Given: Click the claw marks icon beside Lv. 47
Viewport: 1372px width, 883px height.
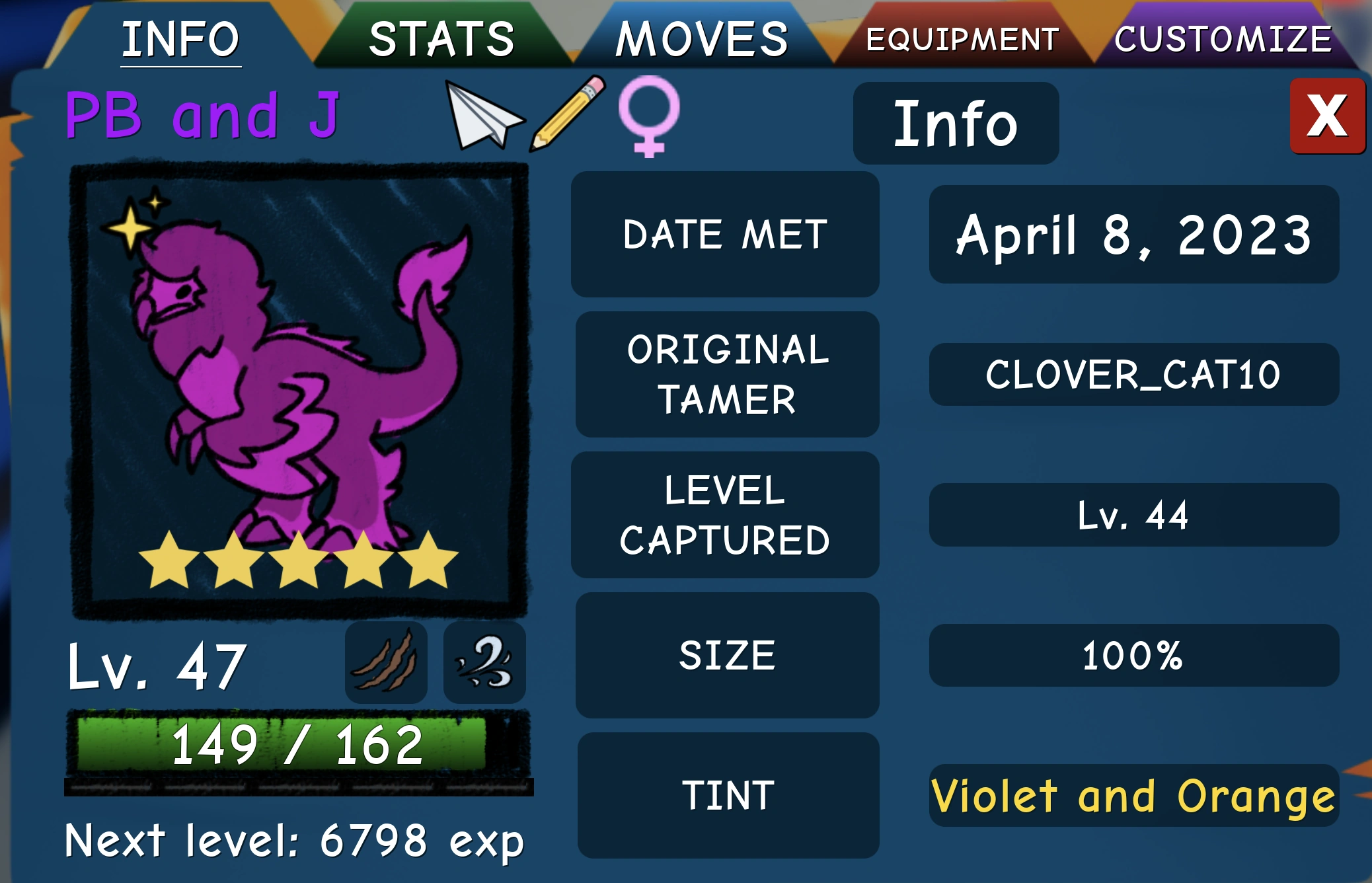Looking at the screenshot, I should pos(387,662).
